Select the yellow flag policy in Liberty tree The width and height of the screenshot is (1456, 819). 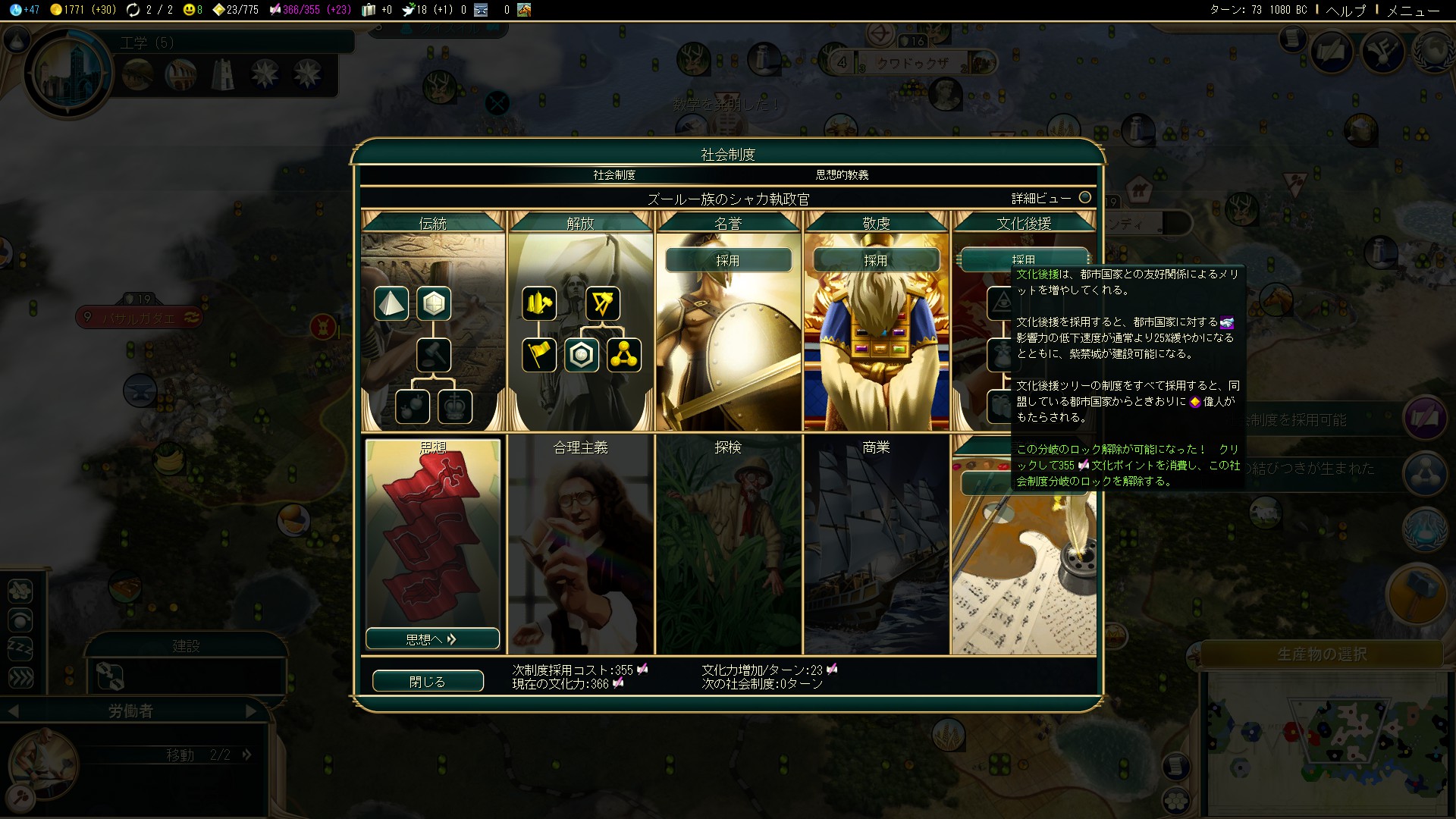(x=539, y=355)
